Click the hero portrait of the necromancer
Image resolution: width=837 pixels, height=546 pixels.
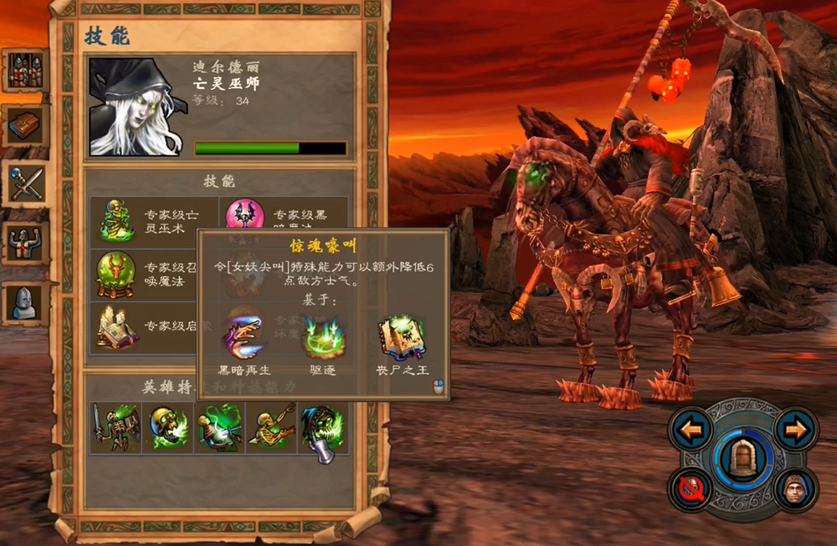136,107
